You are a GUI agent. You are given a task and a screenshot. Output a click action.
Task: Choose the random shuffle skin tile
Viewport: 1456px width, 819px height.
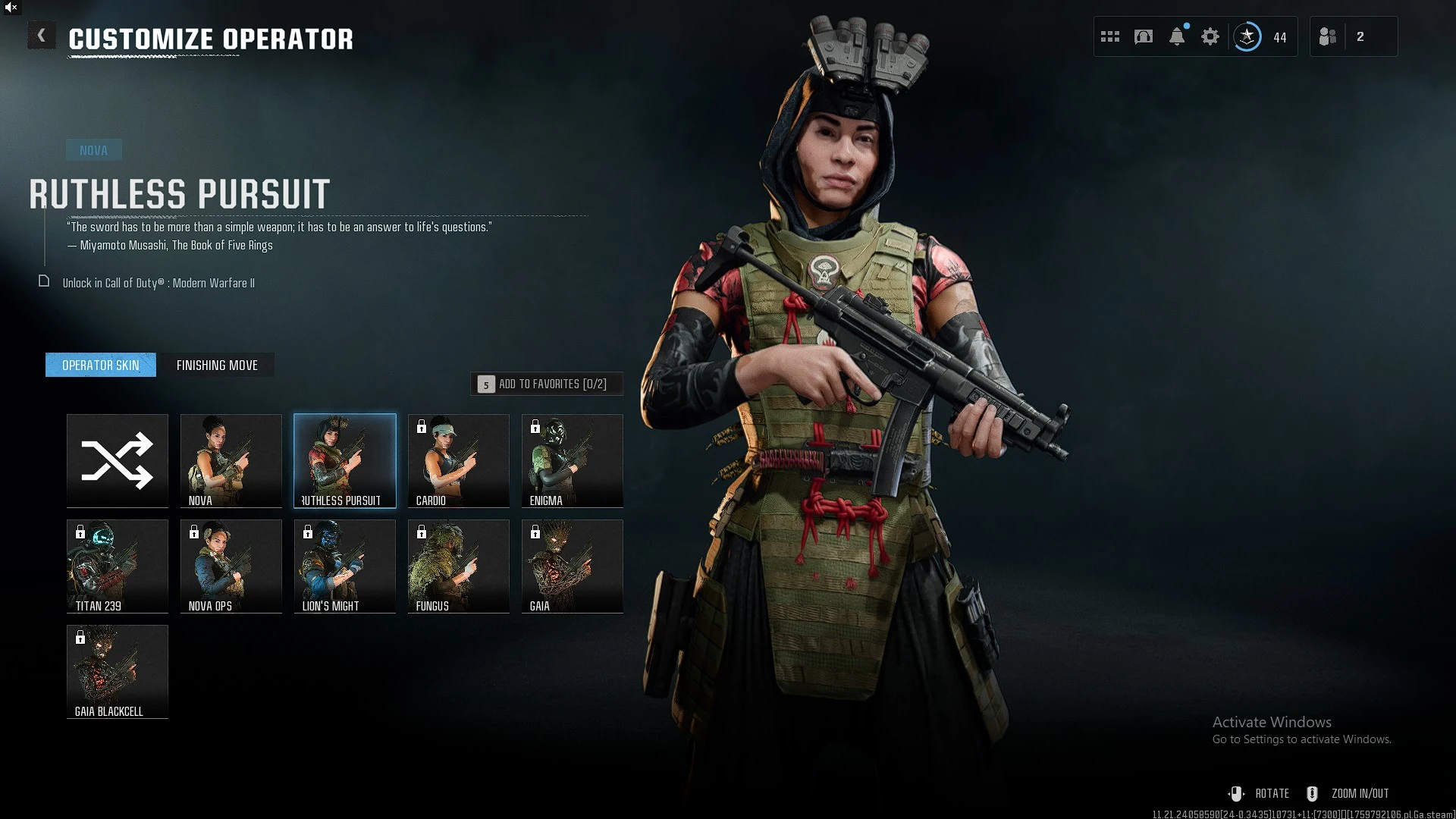tap(118, 460)
